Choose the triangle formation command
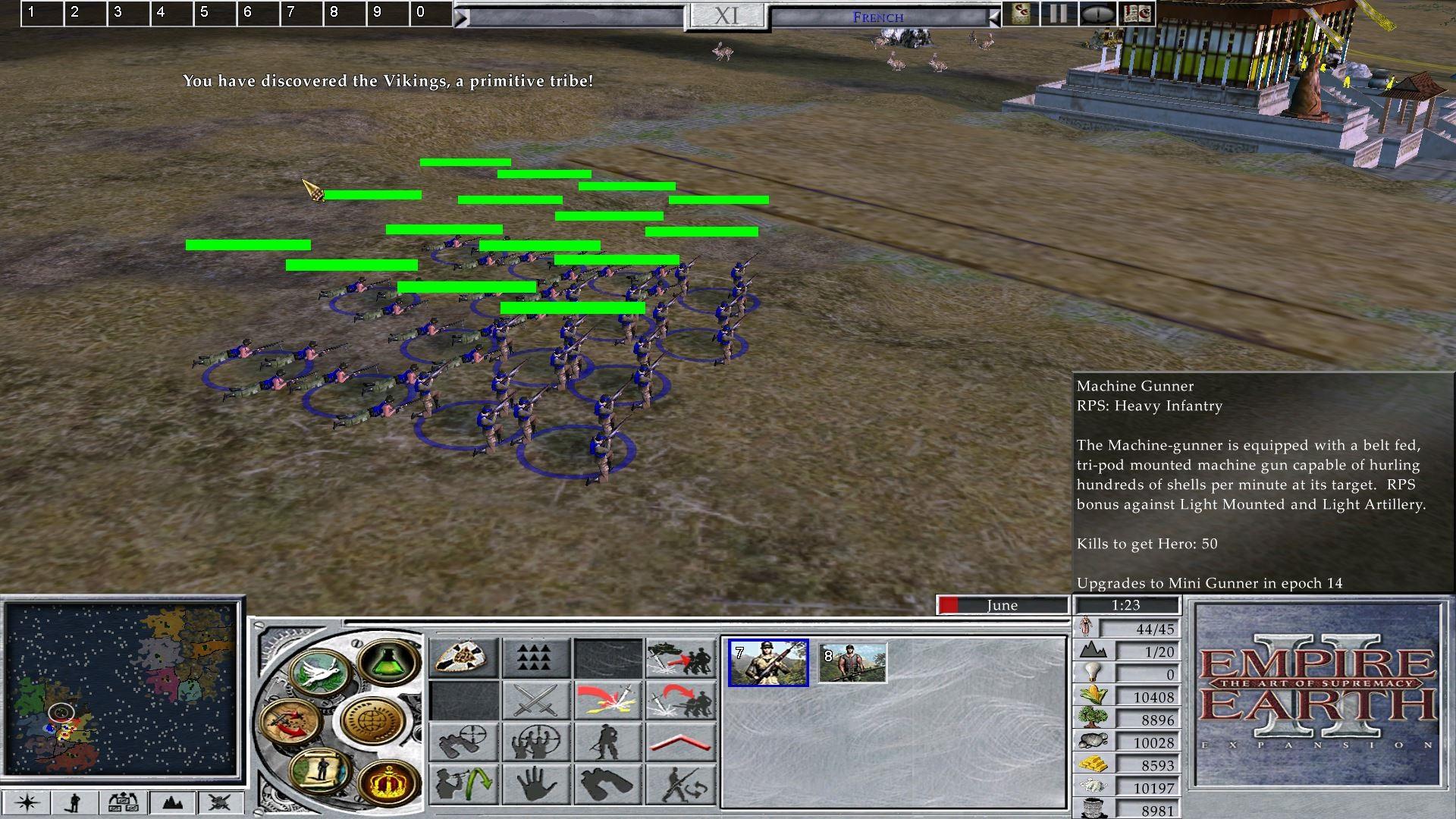 point(536,657)
